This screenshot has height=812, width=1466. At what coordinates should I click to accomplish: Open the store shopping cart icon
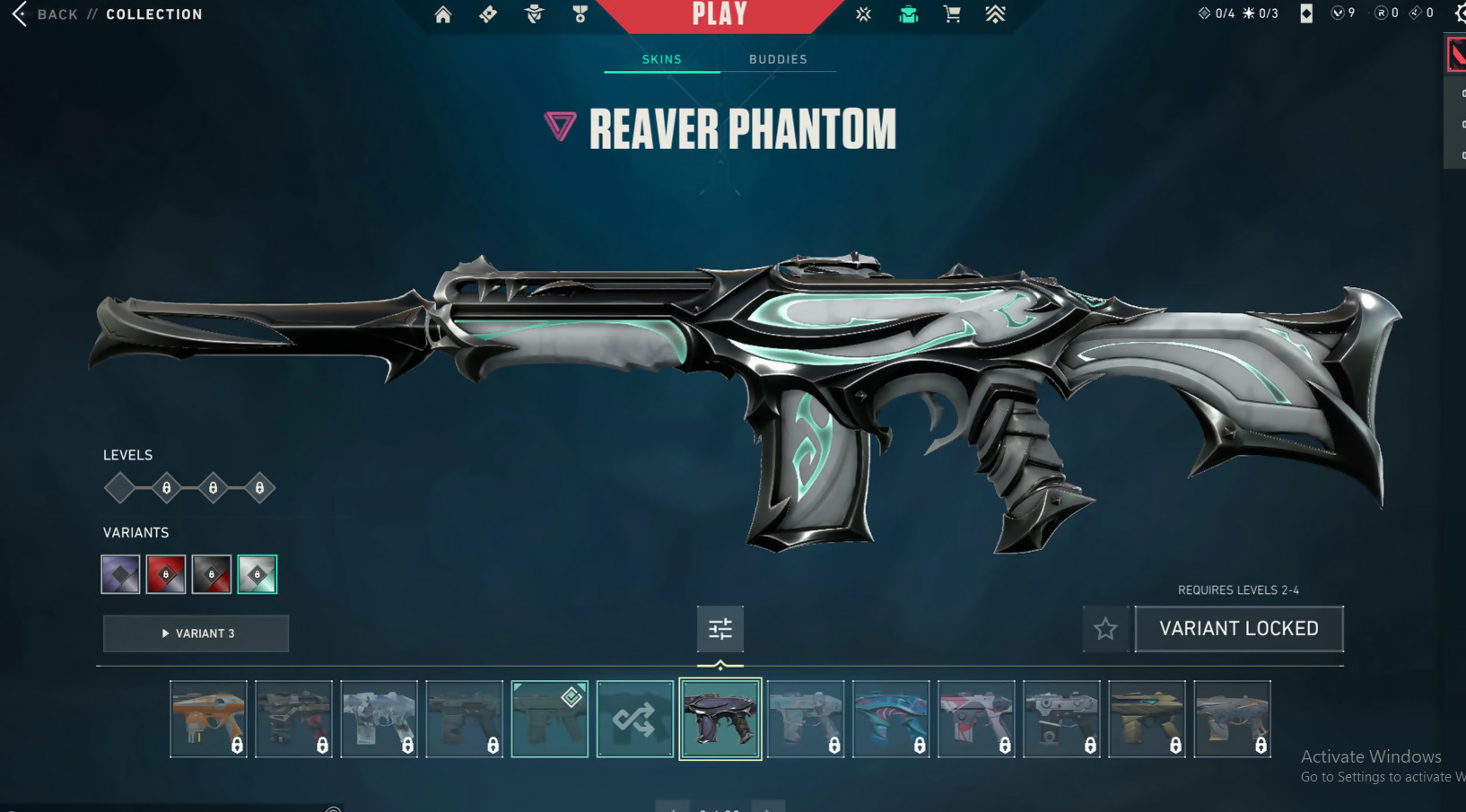952,14
